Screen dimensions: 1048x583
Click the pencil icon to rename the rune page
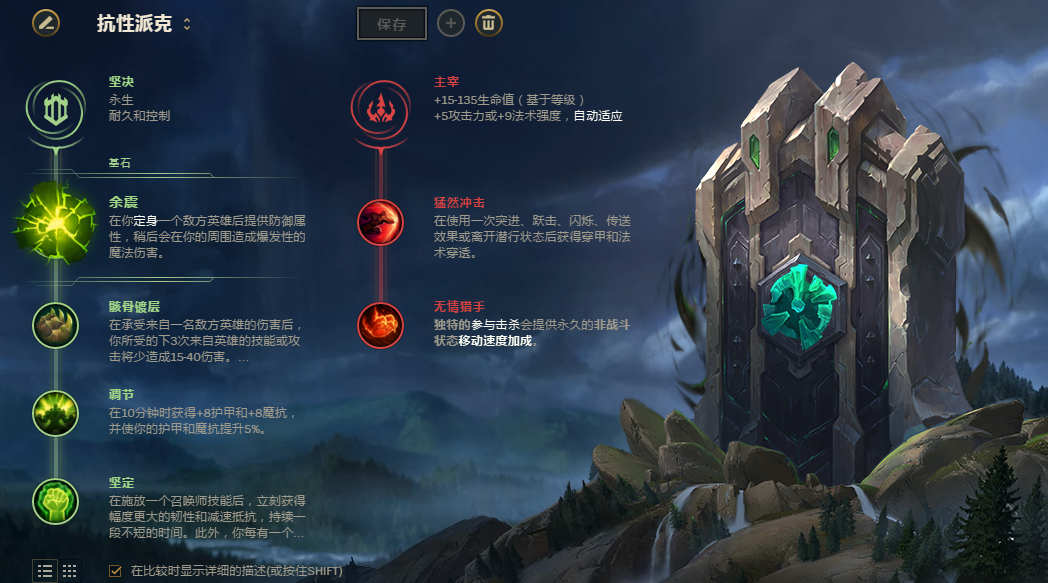point(45,22)
